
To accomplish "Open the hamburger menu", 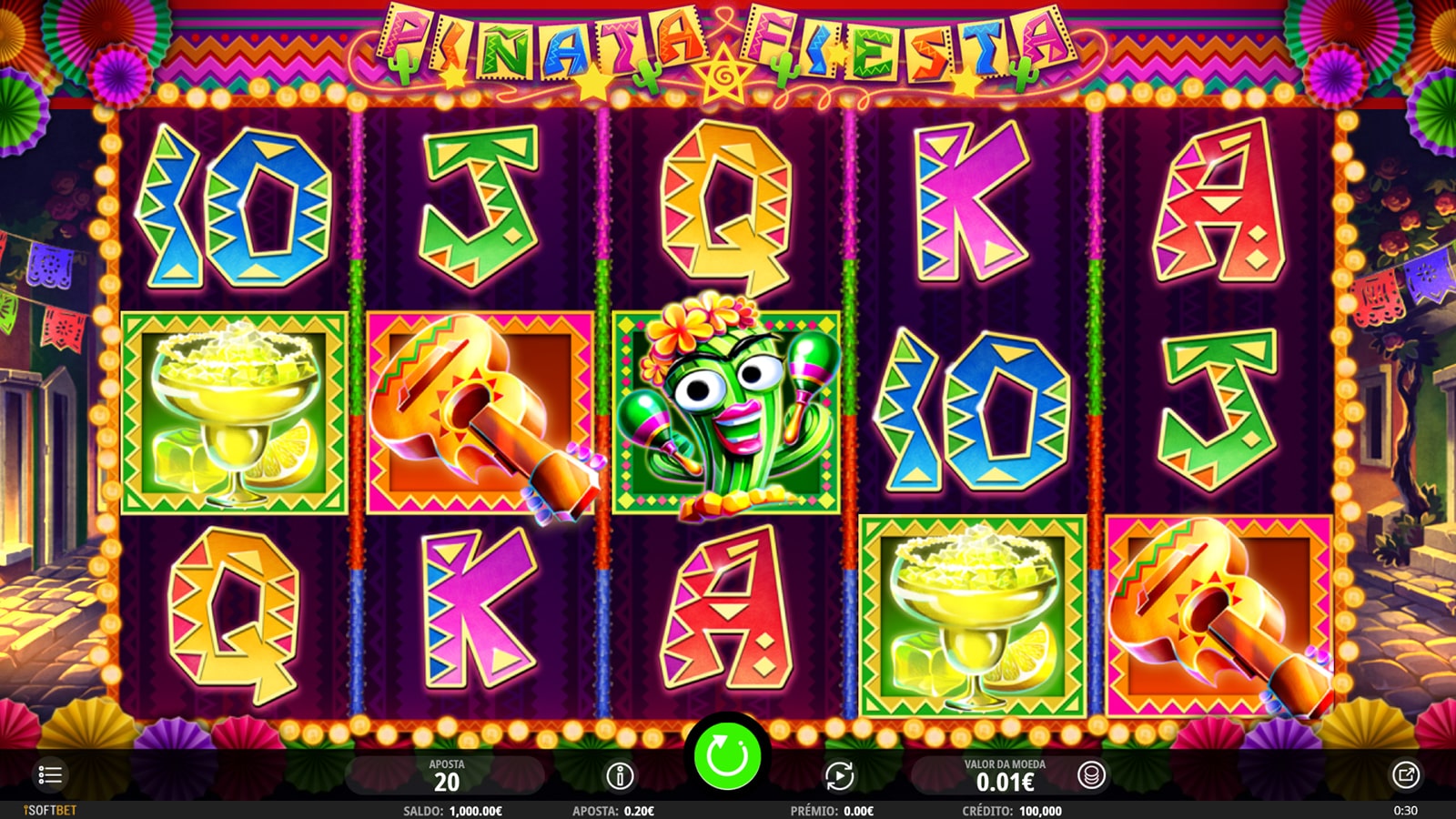I will coord(50,775).
